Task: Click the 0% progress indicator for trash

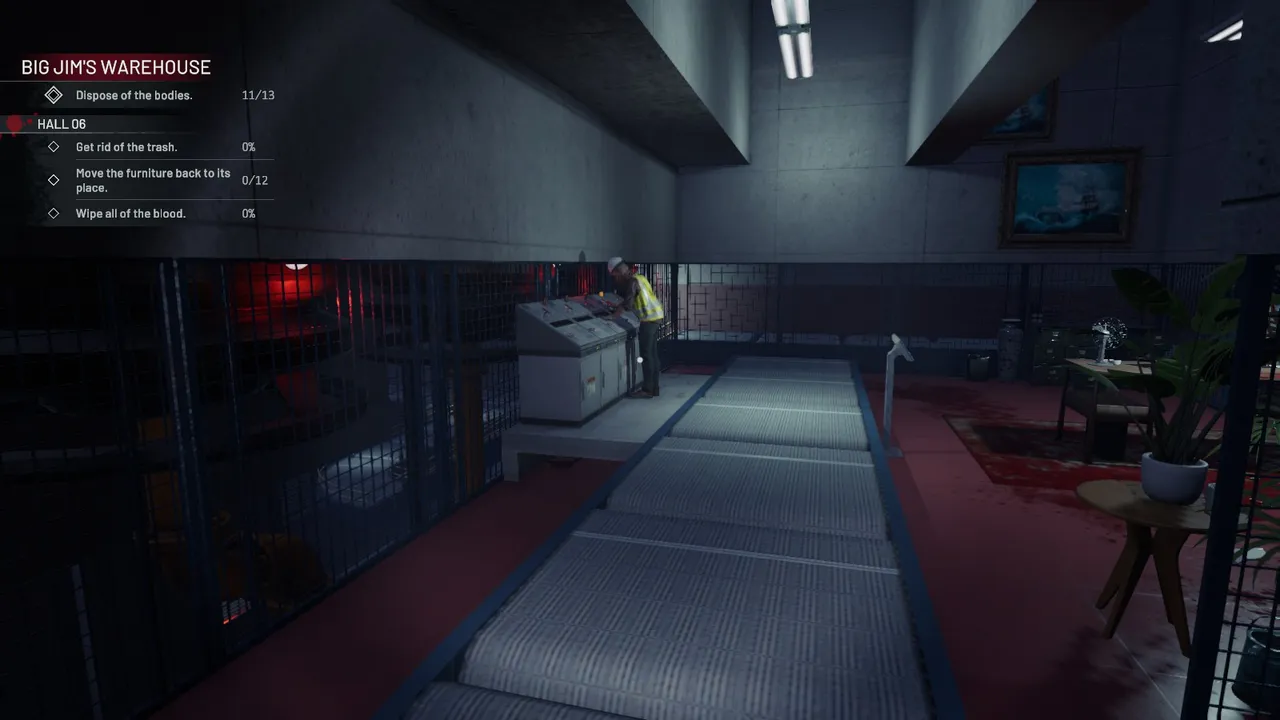Action: (x=247, y=146)
